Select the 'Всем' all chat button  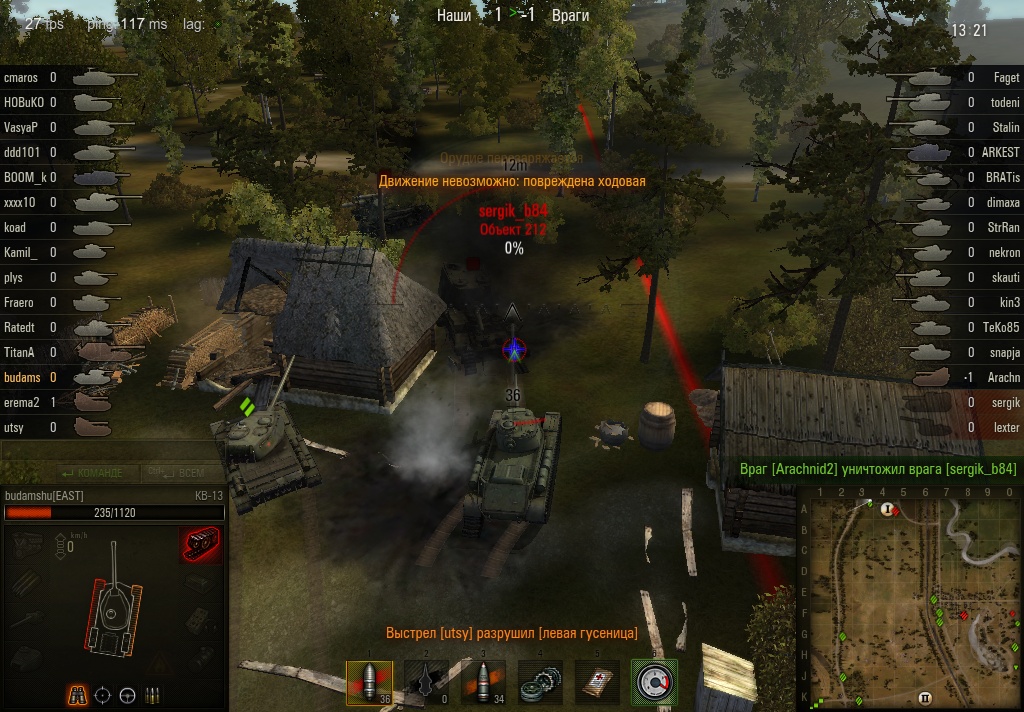(183, 472)
